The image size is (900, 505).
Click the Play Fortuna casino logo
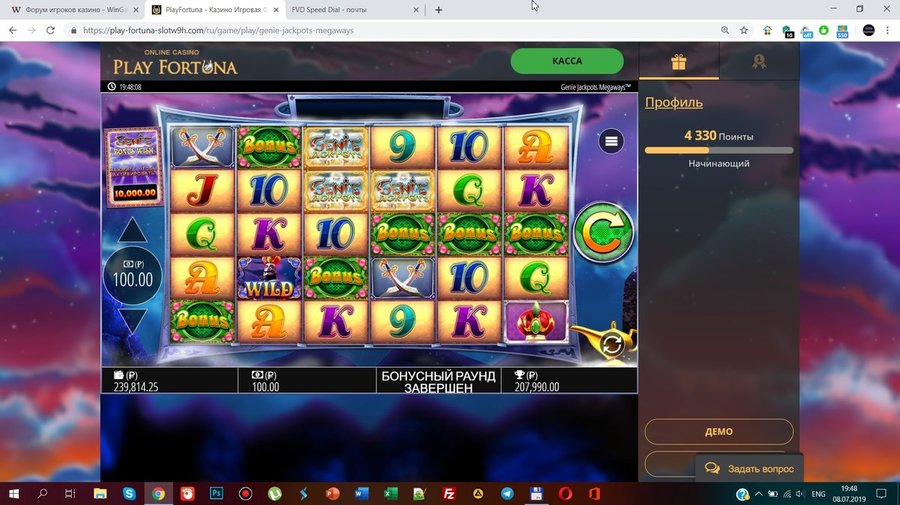coord(175,63)
